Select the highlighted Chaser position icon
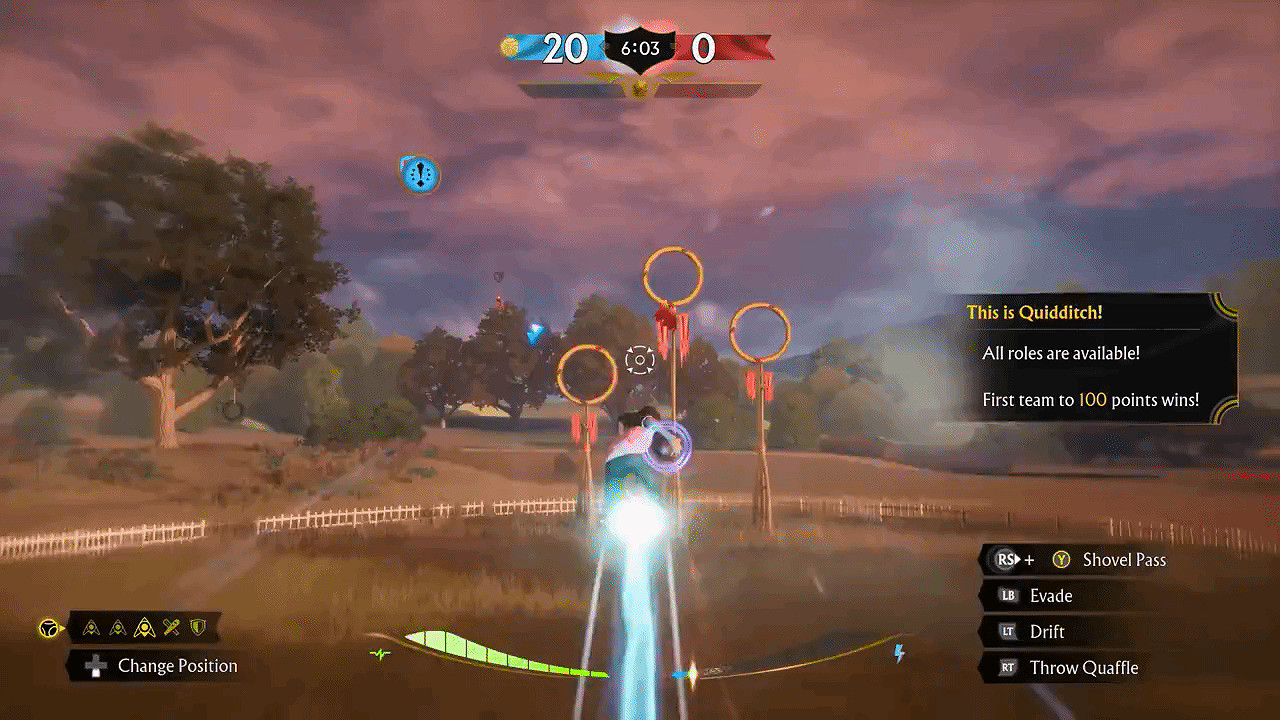The height and width of the screenshot is (720, 1280). pyautogui.click(x=144, y=628)
